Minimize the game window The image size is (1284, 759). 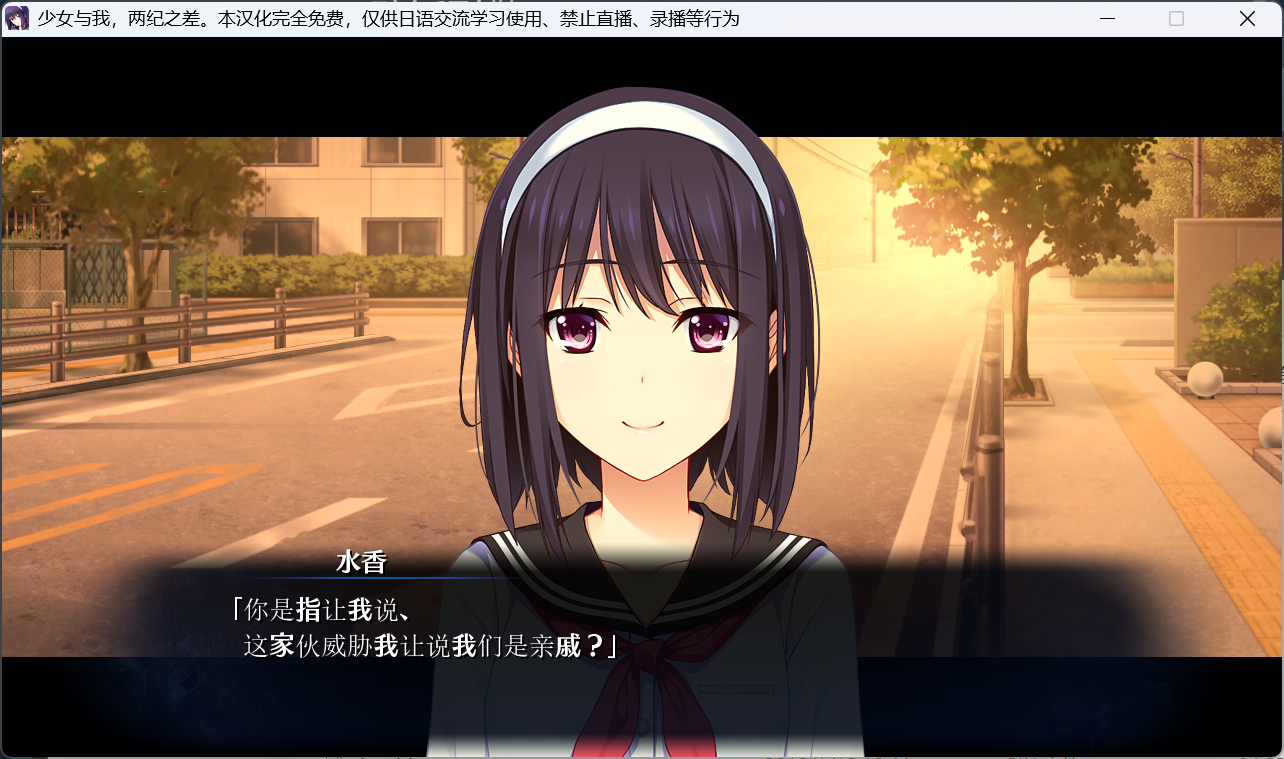pos(1107,19)
